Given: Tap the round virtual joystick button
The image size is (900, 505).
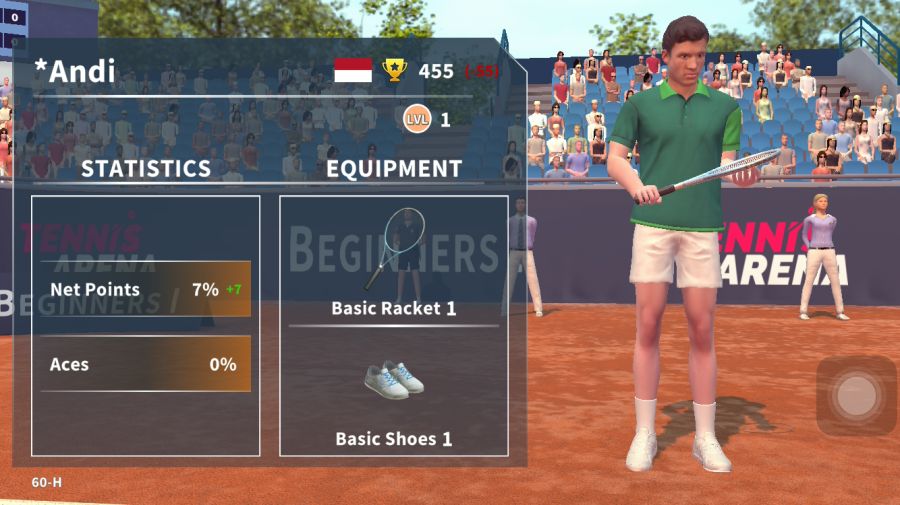Looking at the screenshot, I should tap(856, 396).
